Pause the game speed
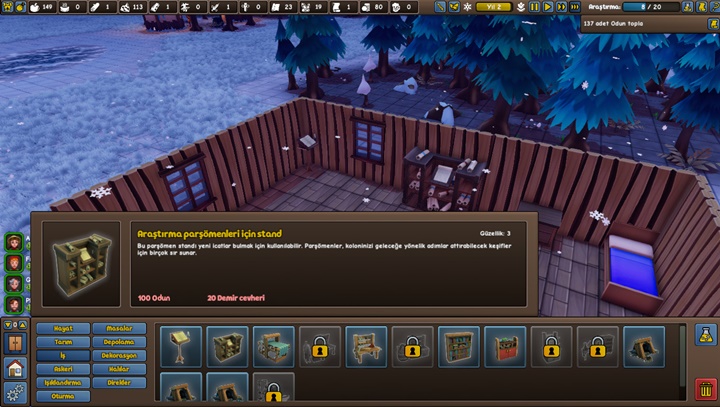This screenshot has height=407, width=720. click(534, 7)
